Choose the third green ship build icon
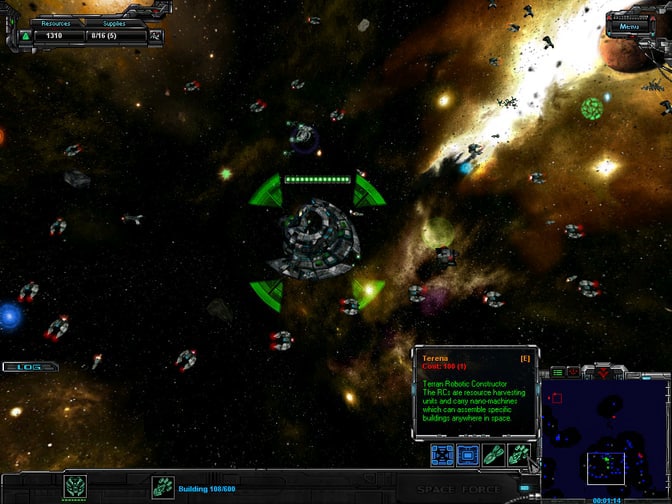Image resolution: width=672 pixels, height=504 pixels. [494, 456]
